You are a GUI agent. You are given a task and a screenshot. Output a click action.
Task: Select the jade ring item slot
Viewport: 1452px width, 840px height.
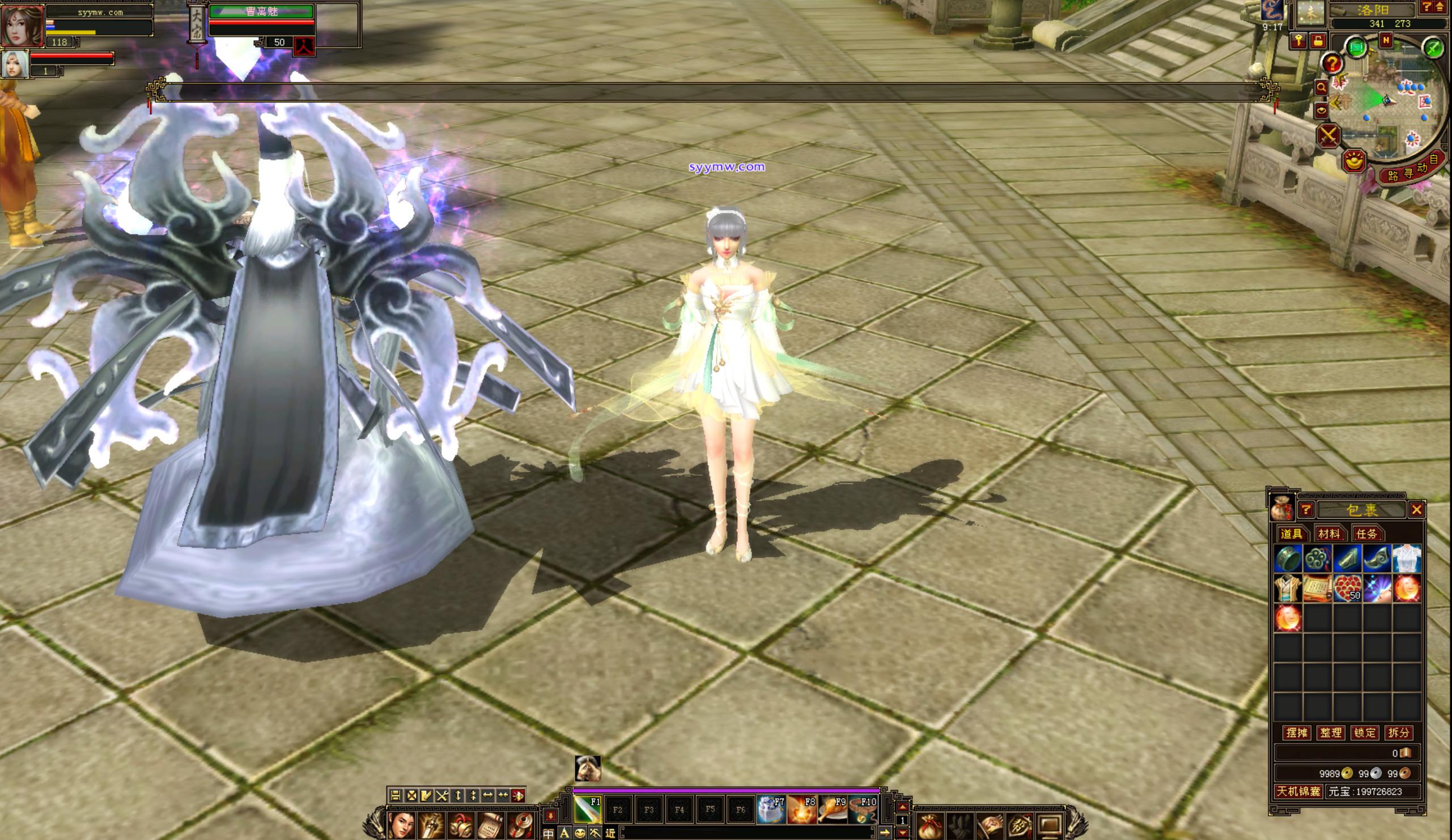[x=1287, y=558]
